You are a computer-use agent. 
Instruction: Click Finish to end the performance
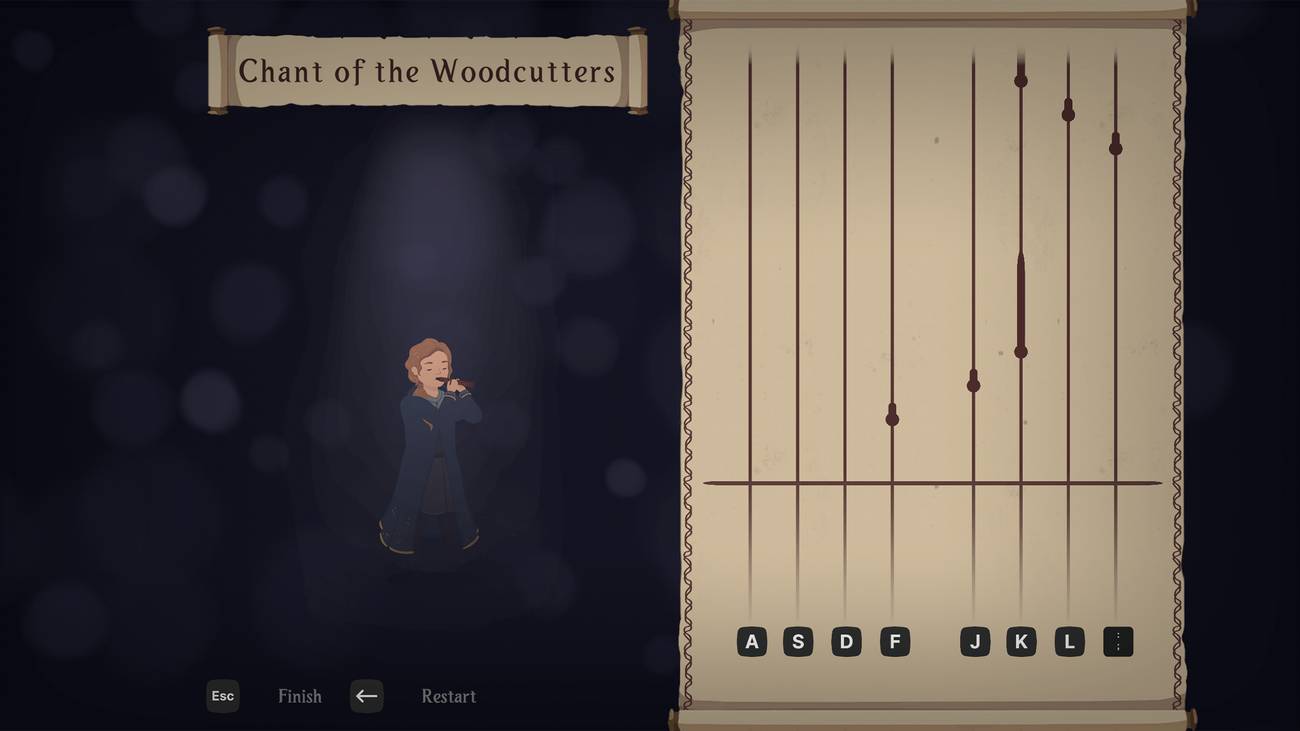(x=299, y=696)
